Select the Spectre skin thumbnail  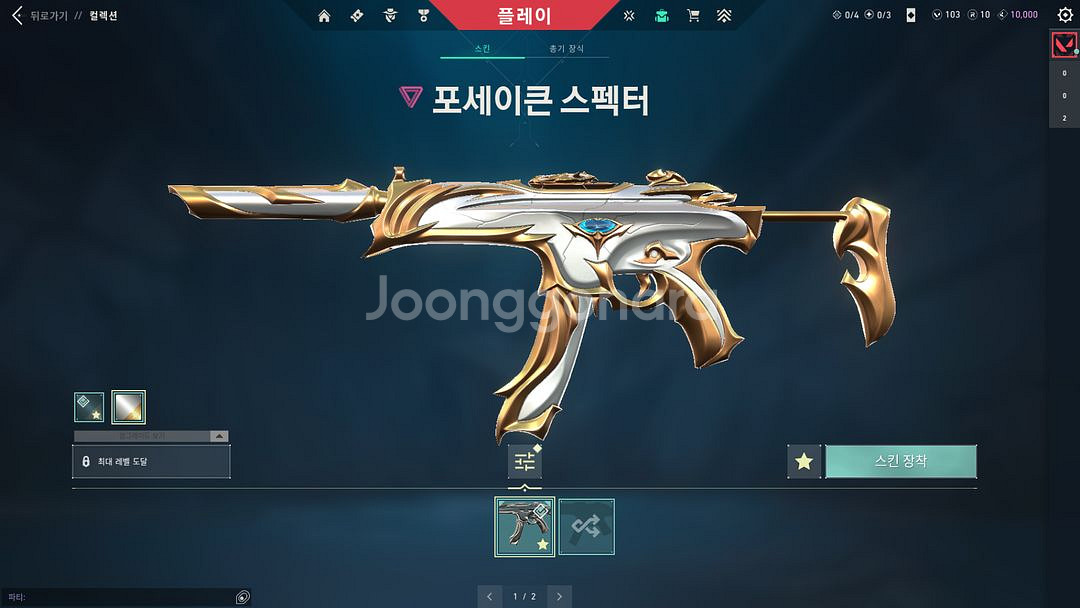524,527
